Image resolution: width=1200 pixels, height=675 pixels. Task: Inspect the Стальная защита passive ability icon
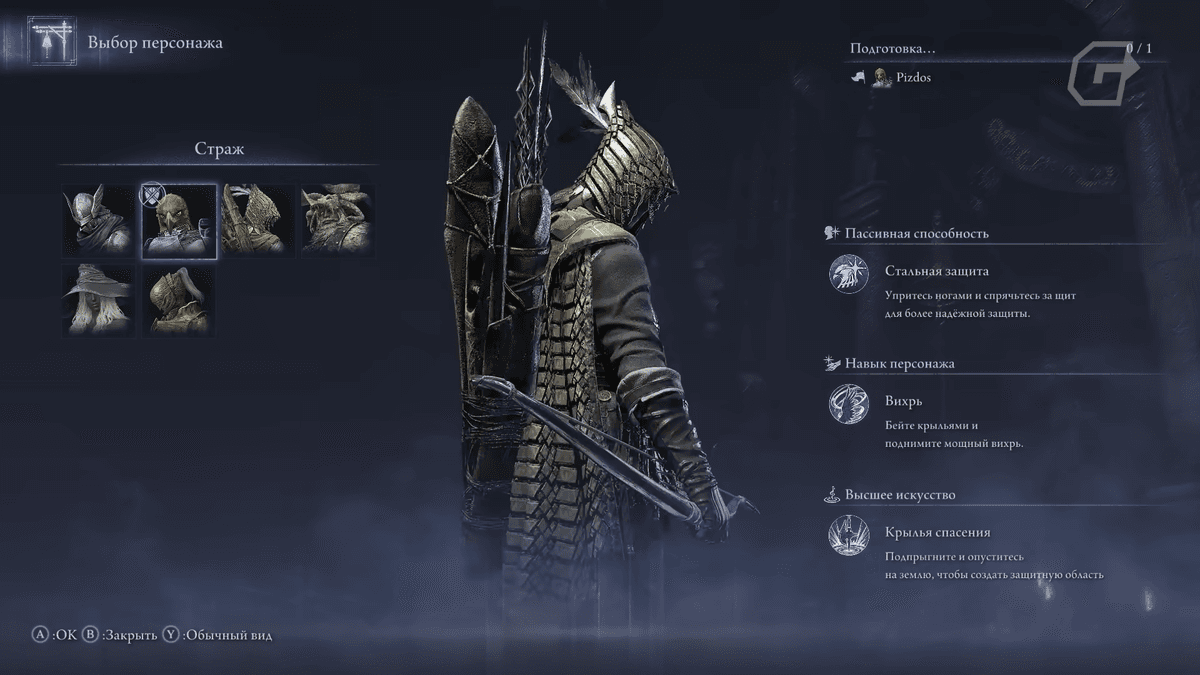pyautogui.click(x=848, y=275)
